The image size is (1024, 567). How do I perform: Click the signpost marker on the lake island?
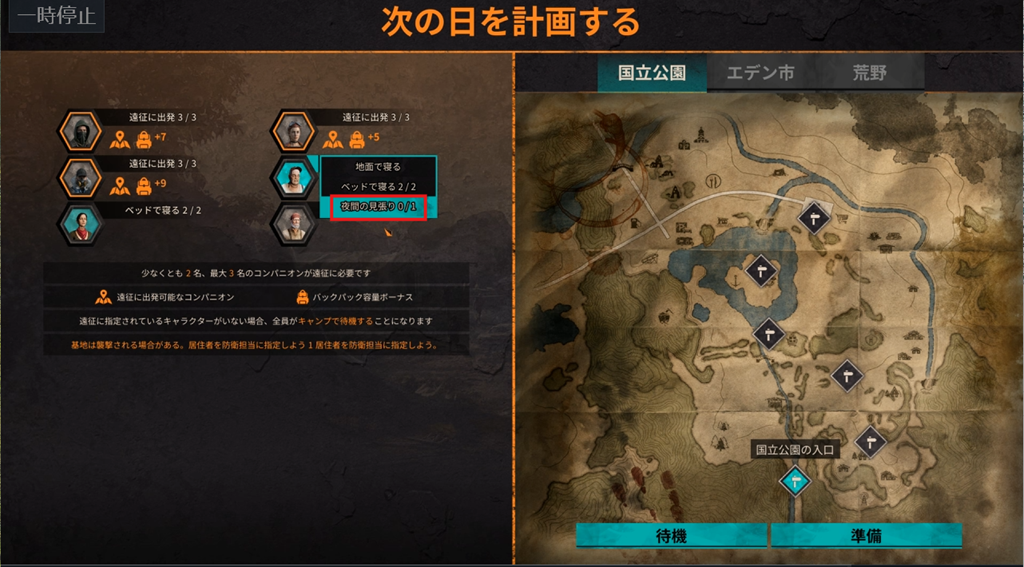762,269
